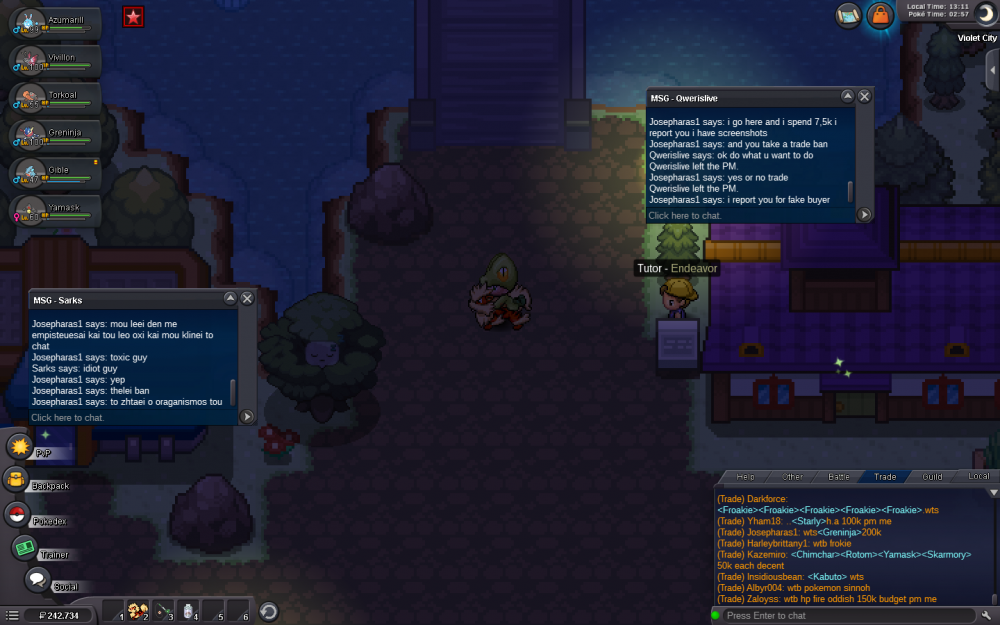The width and height of the screenshot is (1000, 625).
Task: Switch to the Guild chat tab
Action: pos(932,477)
